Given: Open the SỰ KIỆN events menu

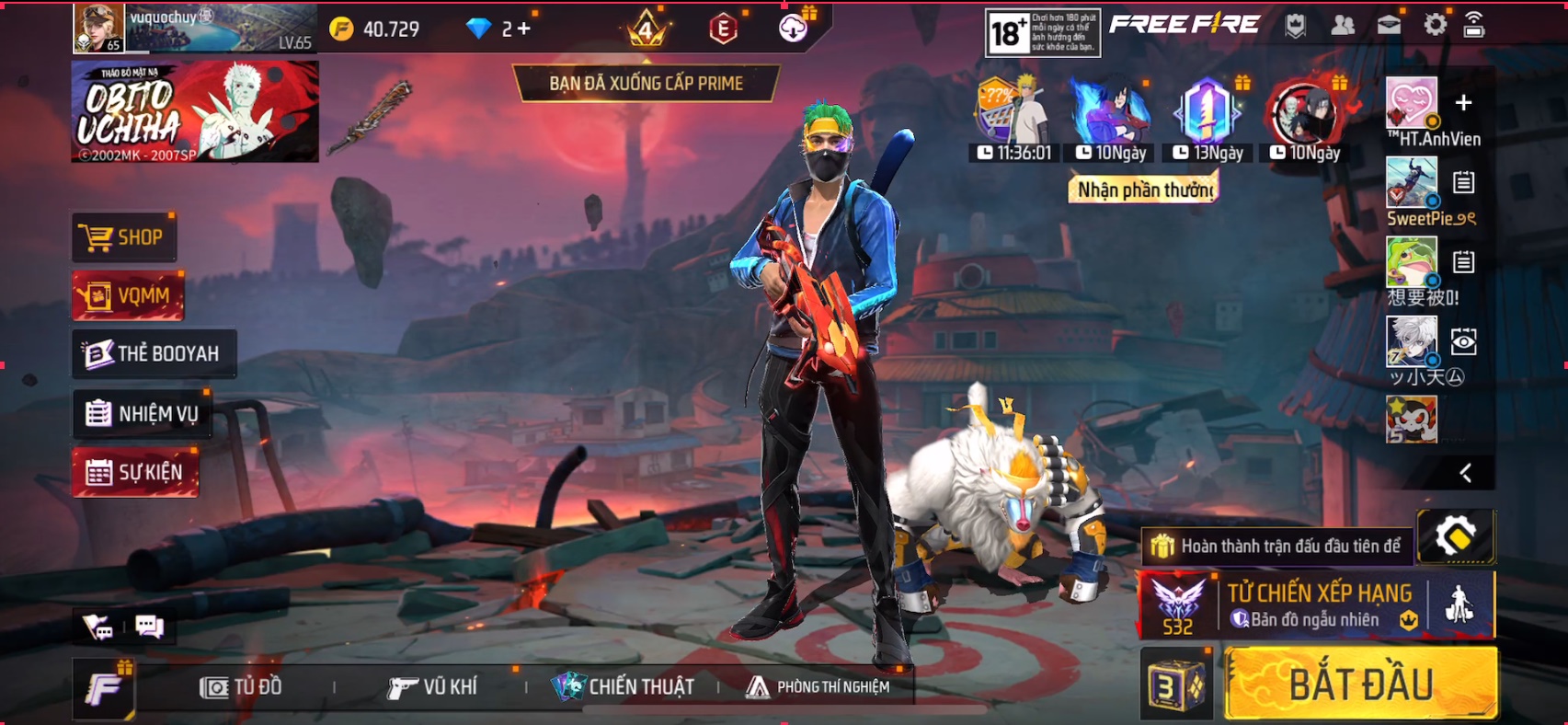Looking at the screenshot, I should [x=135, y=473].
